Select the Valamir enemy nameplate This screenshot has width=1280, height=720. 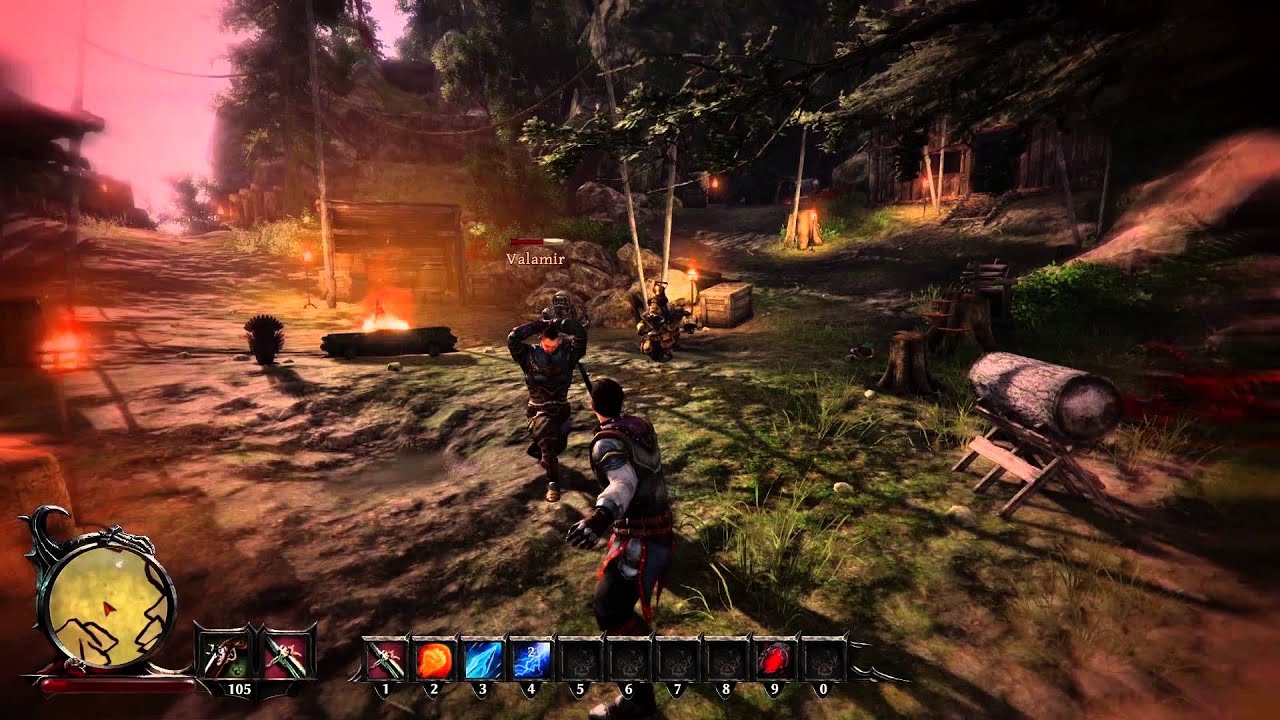[x=533, y=256]
